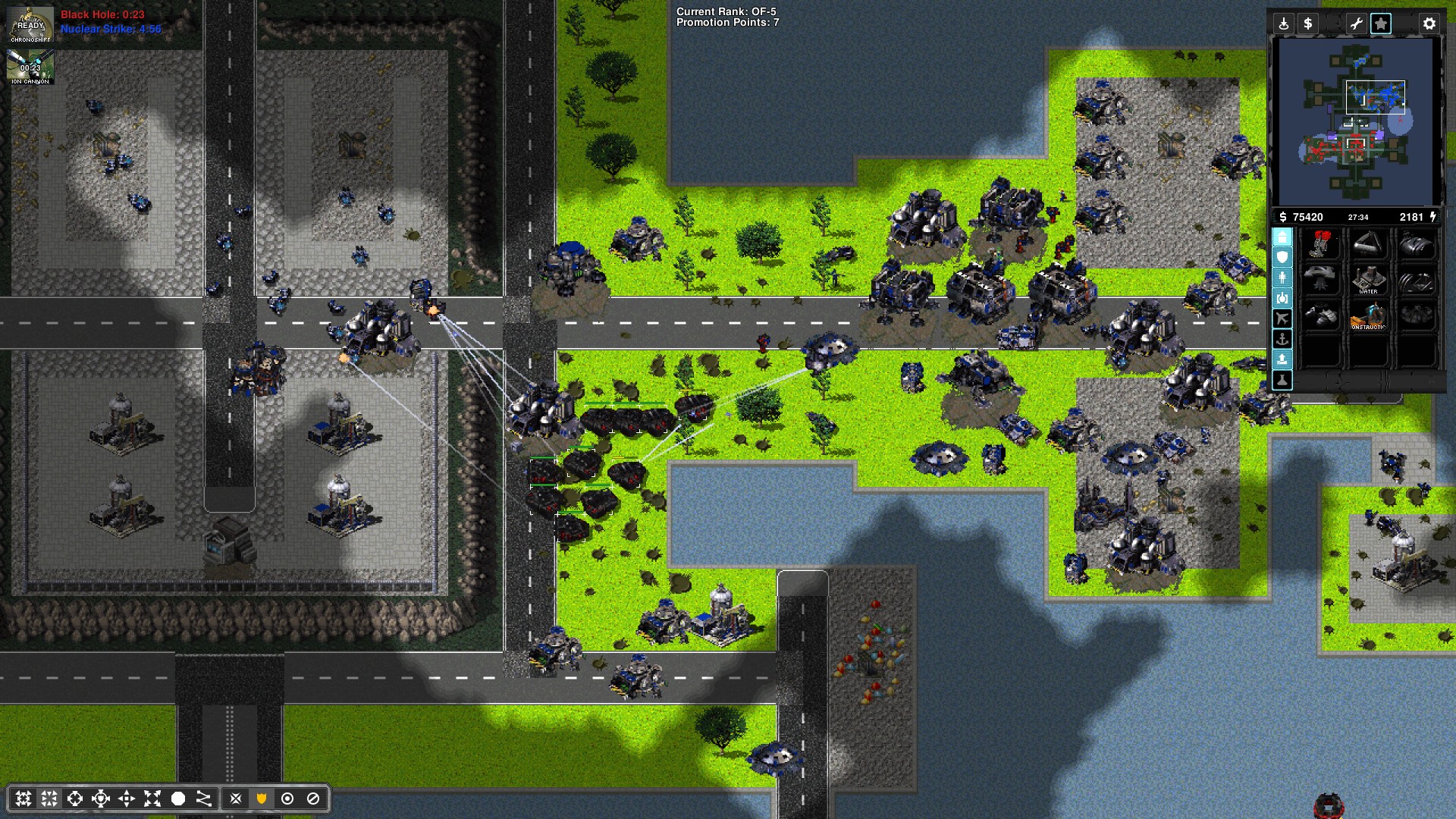The image size is (1456, 819).
Task: Activate the Chronoshift support power
Action: pos(30,24)
